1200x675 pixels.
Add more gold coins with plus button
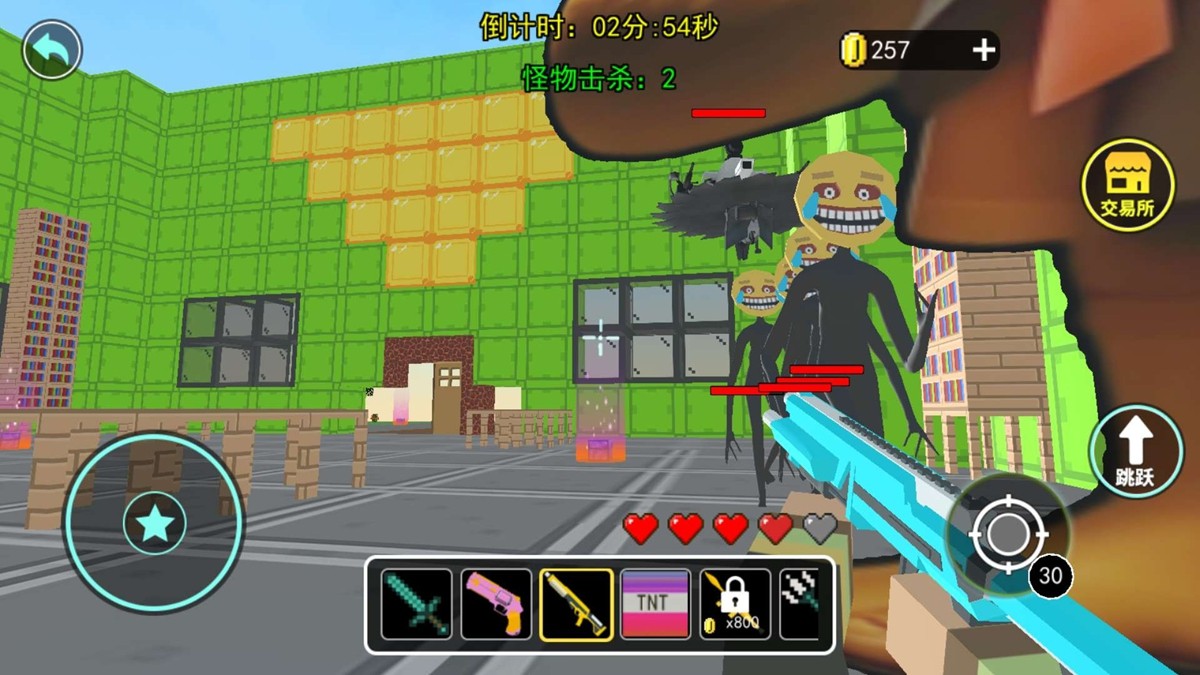coord(984,50)
